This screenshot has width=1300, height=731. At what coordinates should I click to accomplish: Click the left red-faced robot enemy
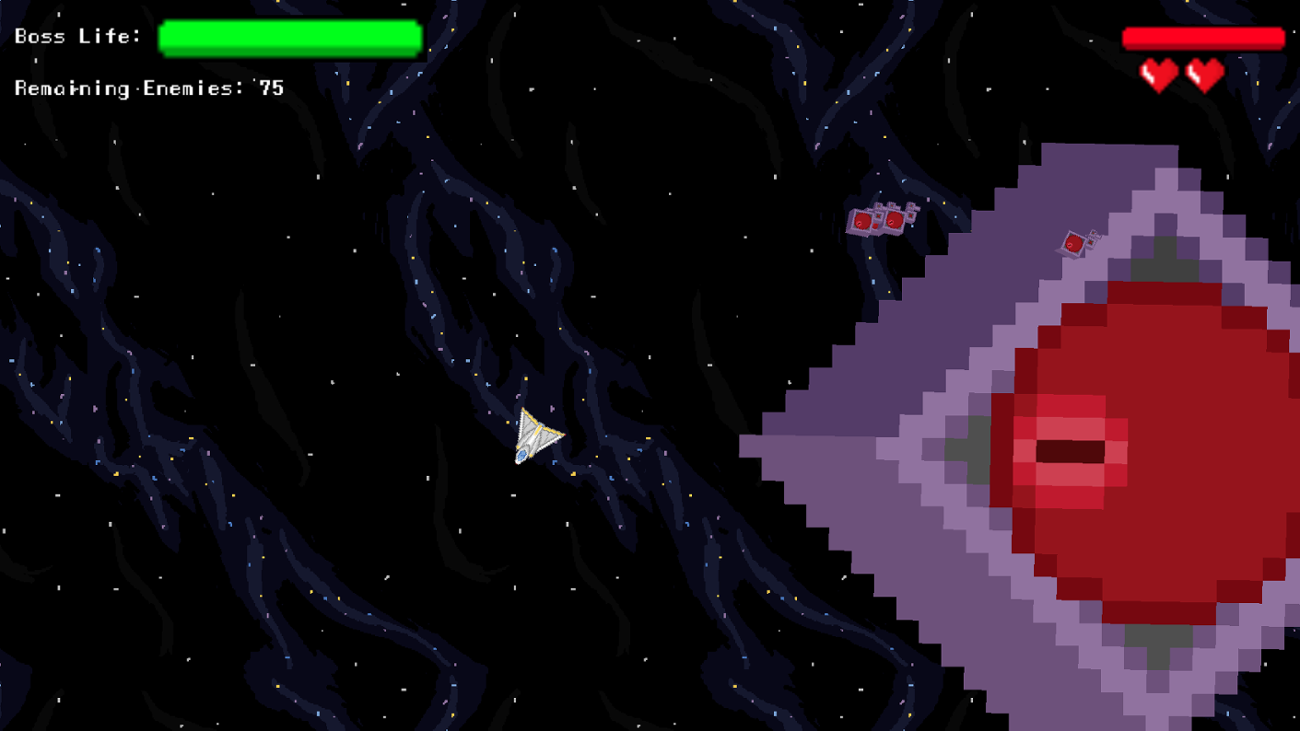(x=862, y=219)
